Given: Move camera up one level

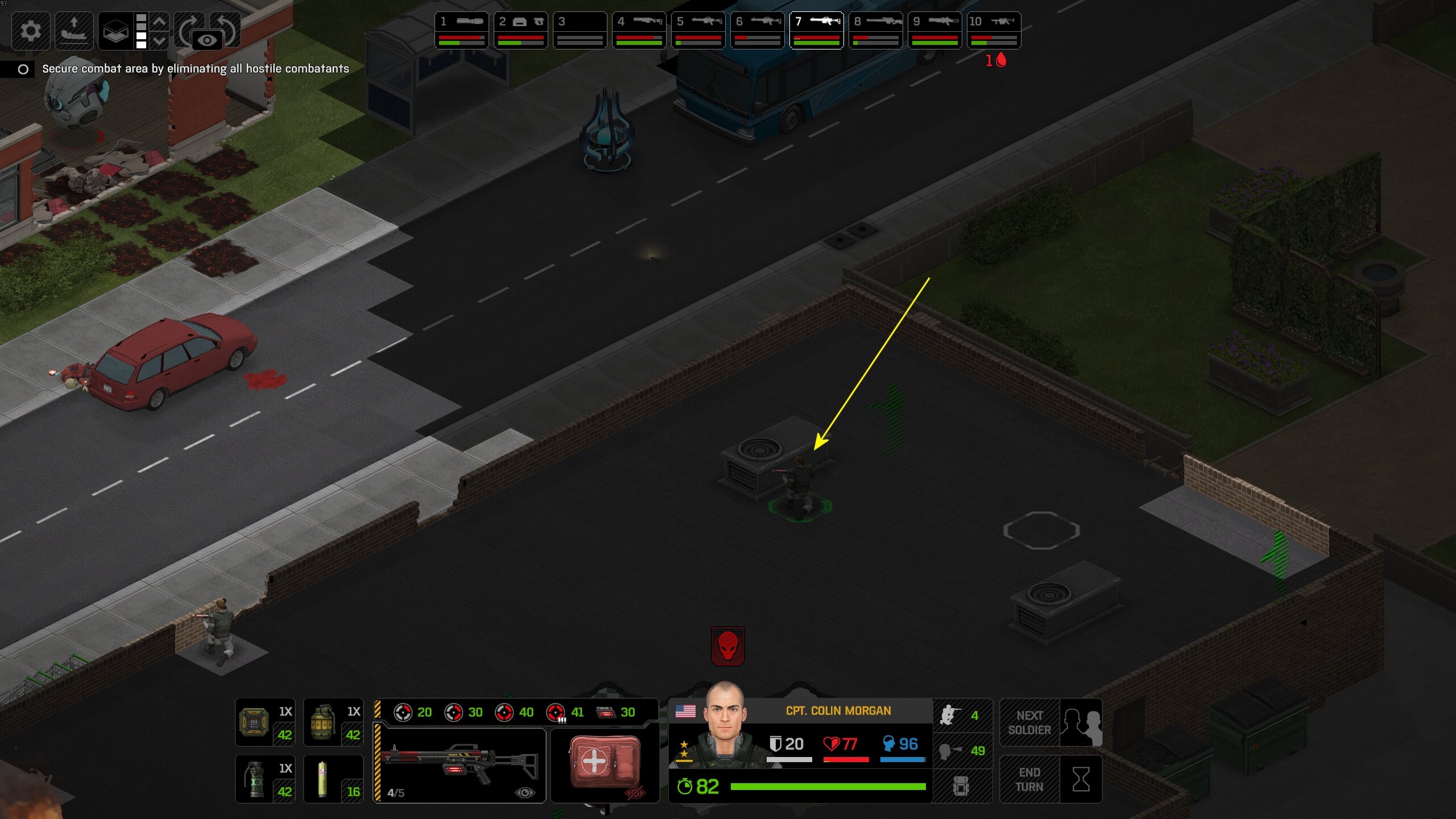Looking at the screenshot, I should (x=160, y=22).
